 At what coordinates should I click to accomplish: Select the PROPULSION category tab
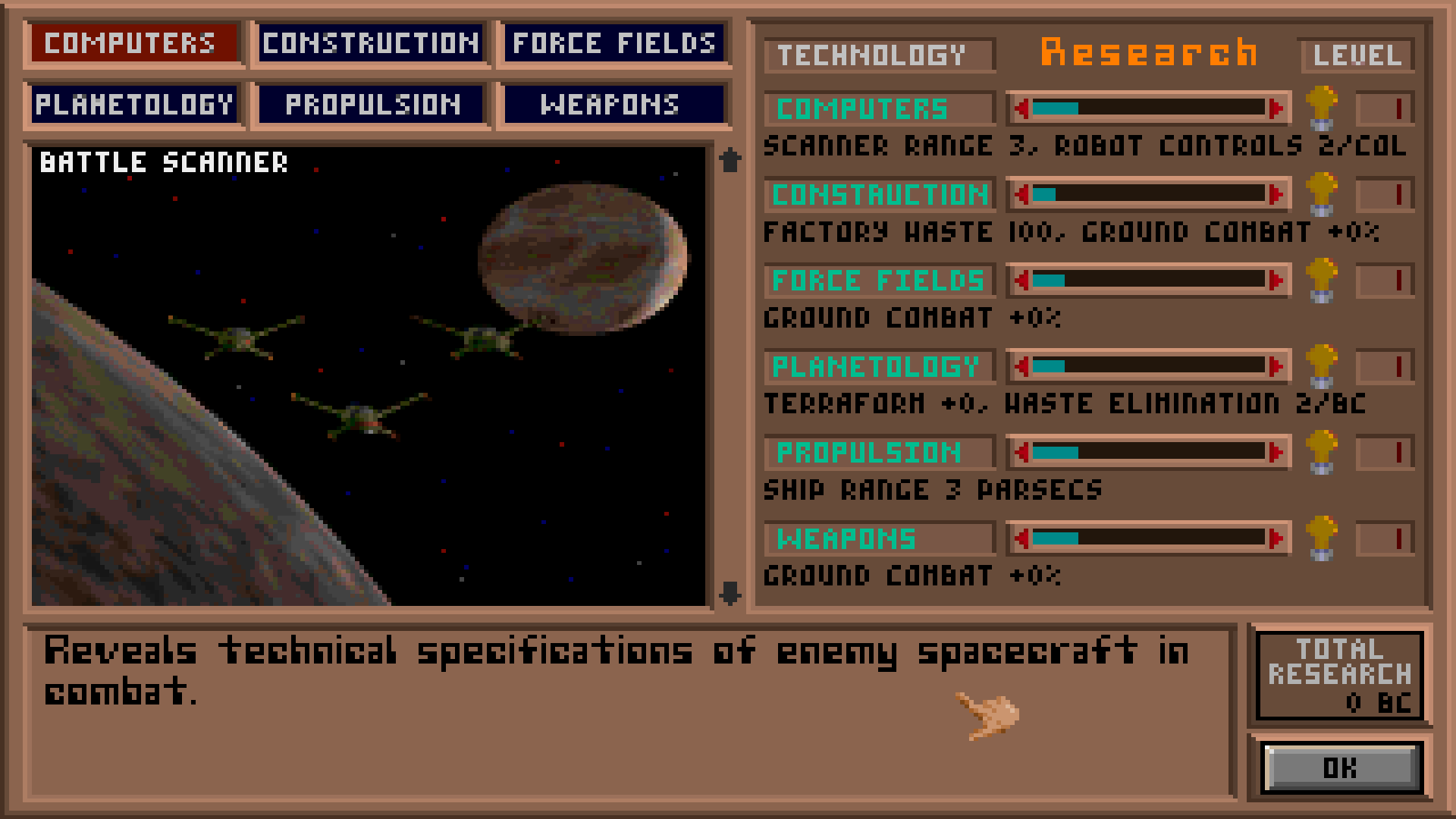[372, 104]
